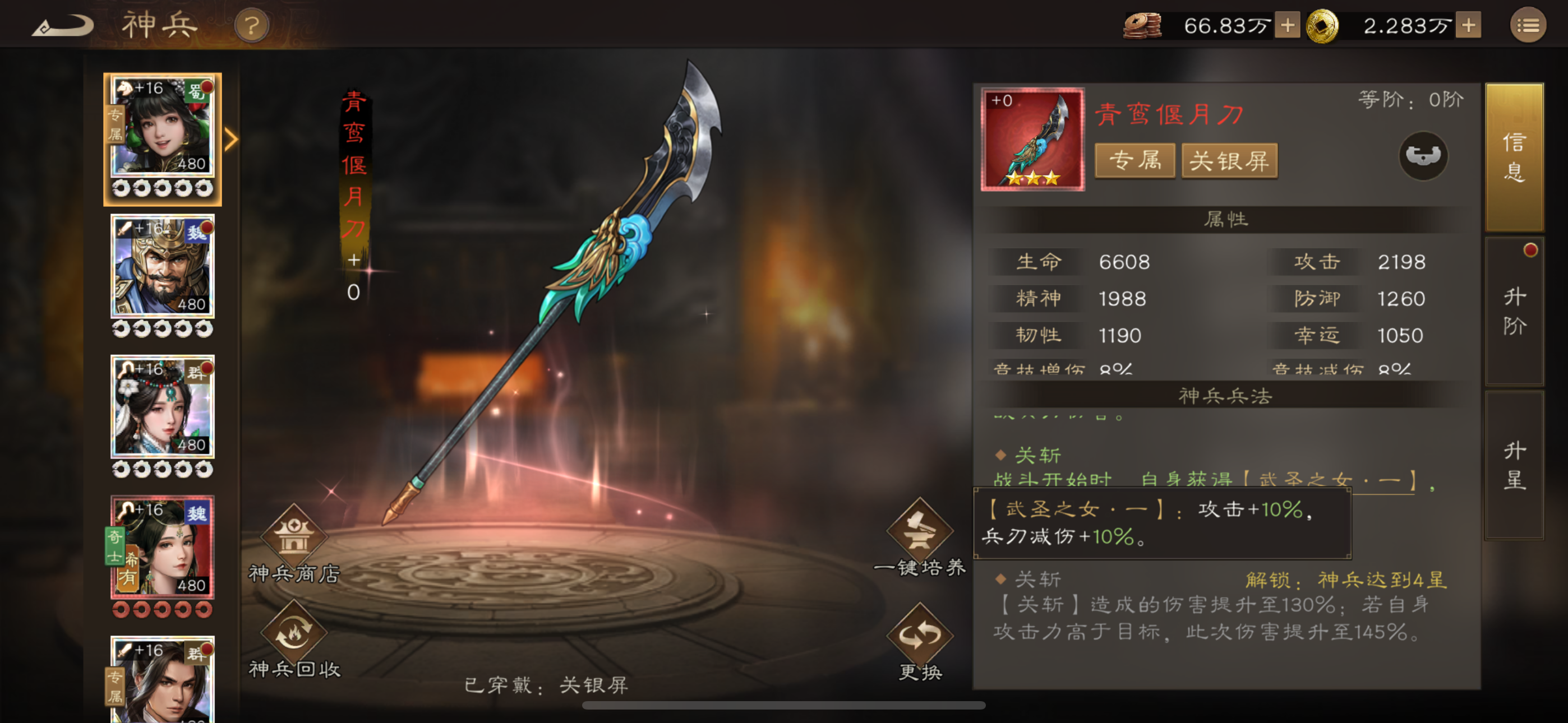The height and width of the screenshot is (723, 1568).
Task: Click the 关银屏 button next to 专属
Action: click(x=1230, y=160)
